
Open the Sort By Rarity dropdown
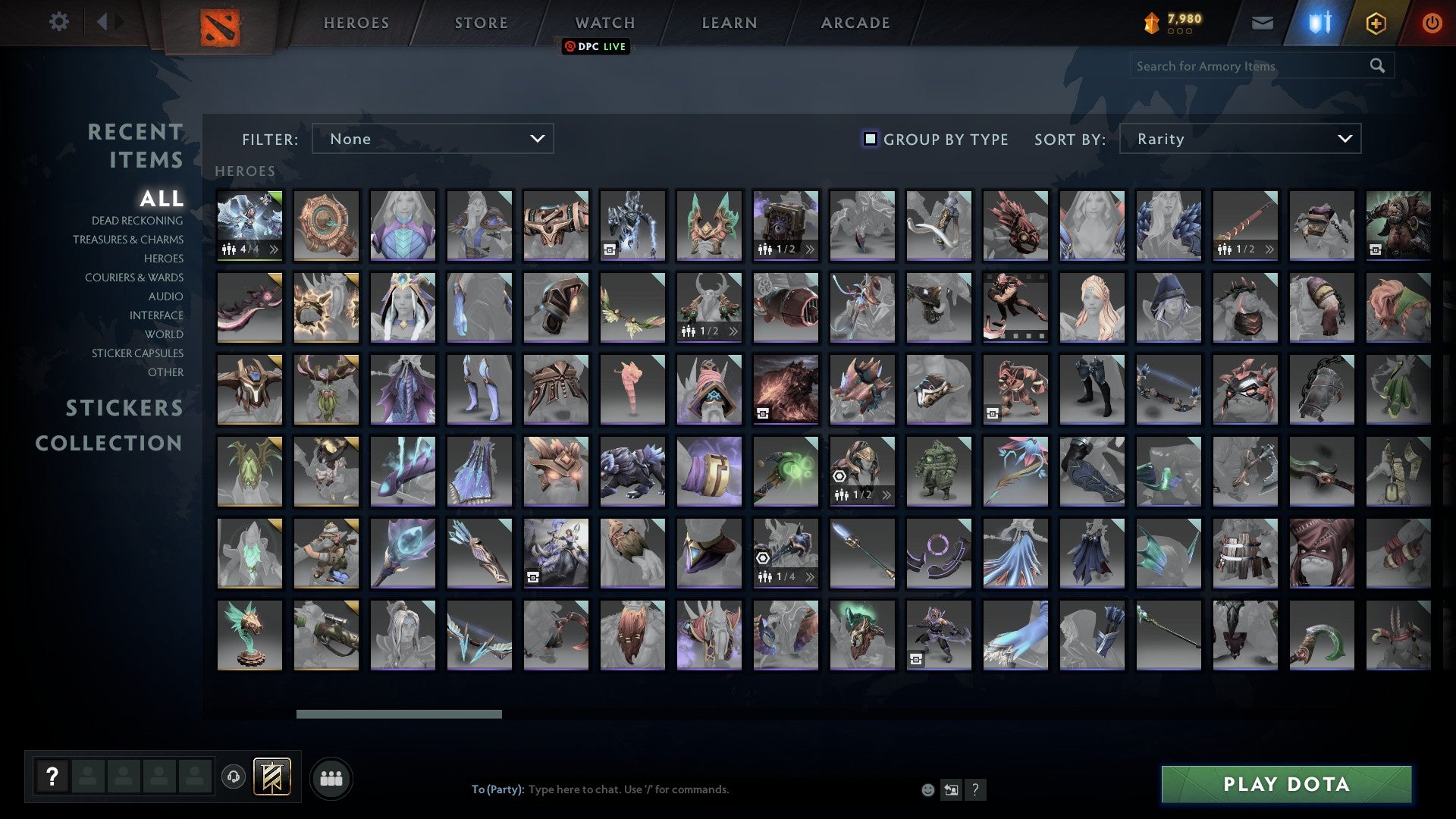coord(1239,139)
